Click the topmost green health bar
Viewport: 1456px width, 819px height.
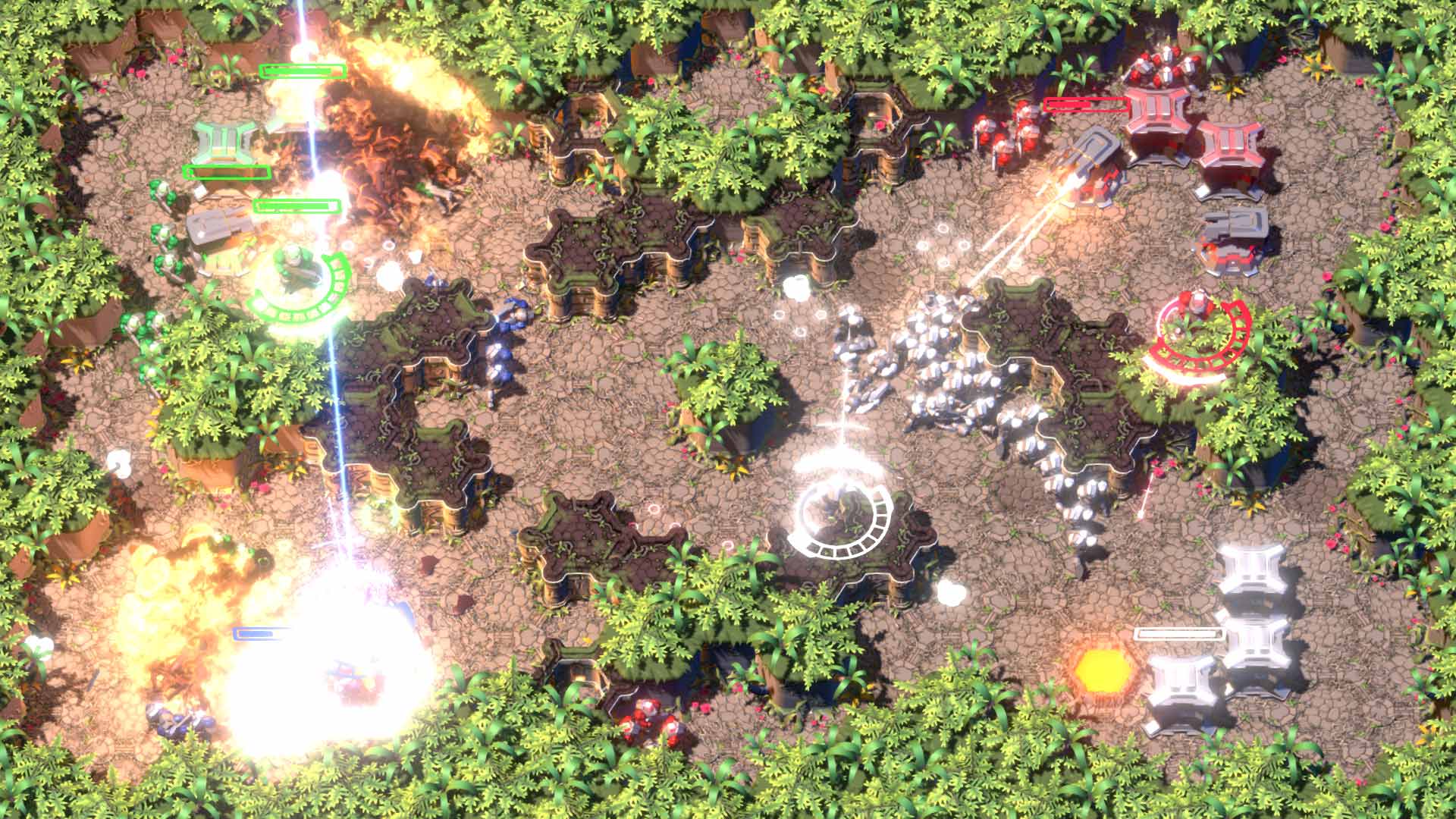(301, 71)
